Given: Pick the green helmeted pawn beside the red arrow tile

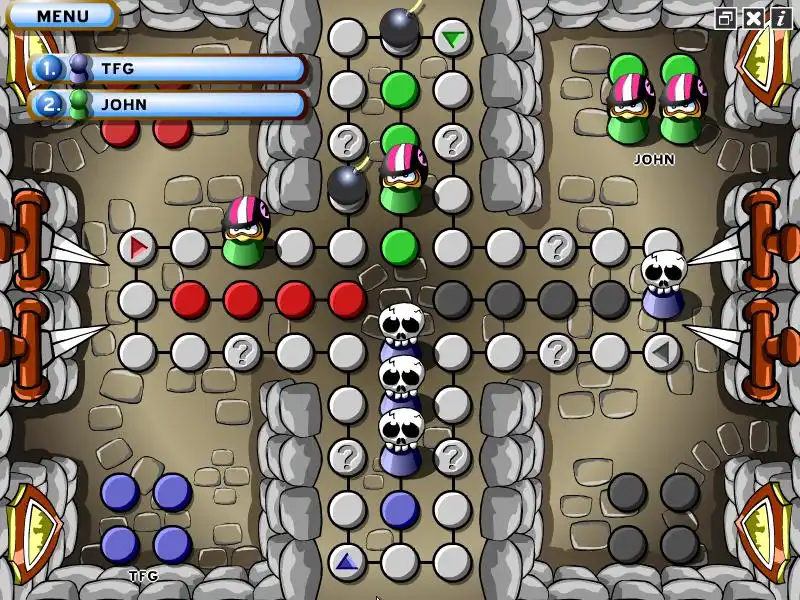Looking at the screenshot, I should pos(243,232).
